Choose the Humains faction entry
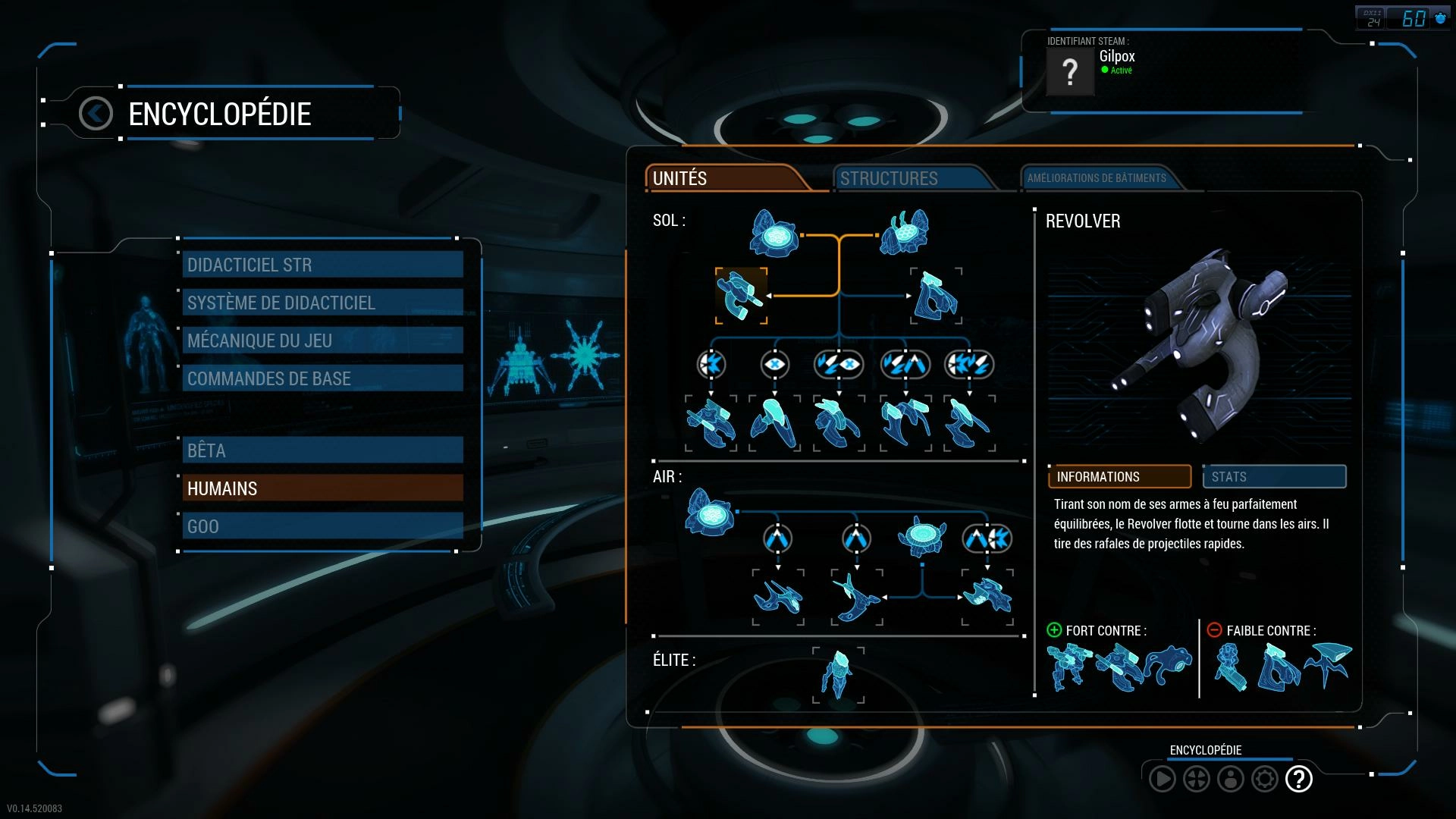Viewport: 1456px width, 819px height. click(x=322, y=488)
